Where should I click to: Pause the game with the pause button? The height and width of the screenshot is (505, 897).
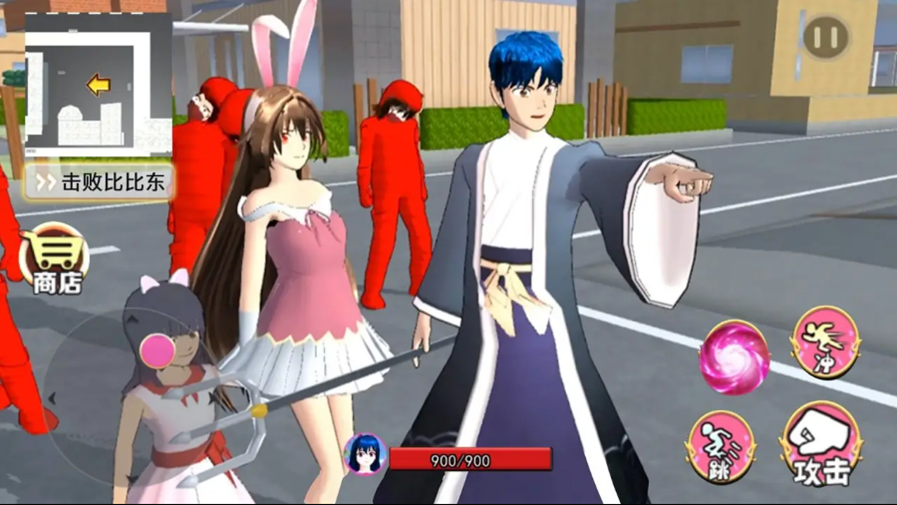click(826, 39)
